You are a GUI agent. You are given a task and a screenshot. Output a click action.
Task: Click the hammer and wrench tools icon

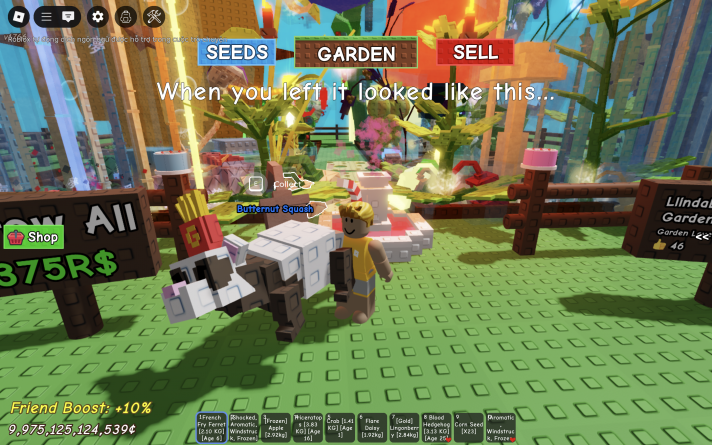pyautogui.click(x=153, y=16)
